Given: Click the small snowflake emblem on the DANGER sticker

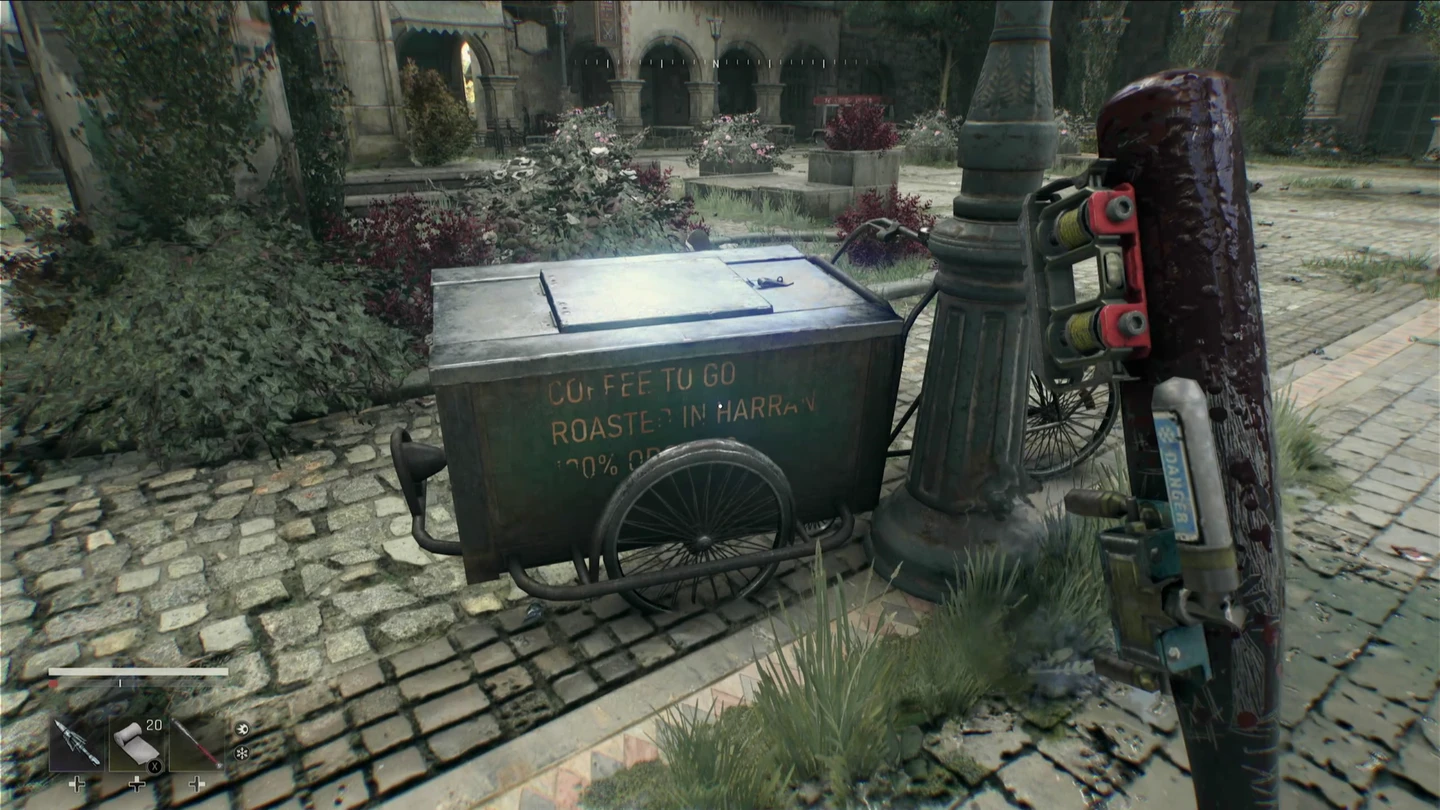Looking at the screenshot, I should click(x=1167, y=434).
